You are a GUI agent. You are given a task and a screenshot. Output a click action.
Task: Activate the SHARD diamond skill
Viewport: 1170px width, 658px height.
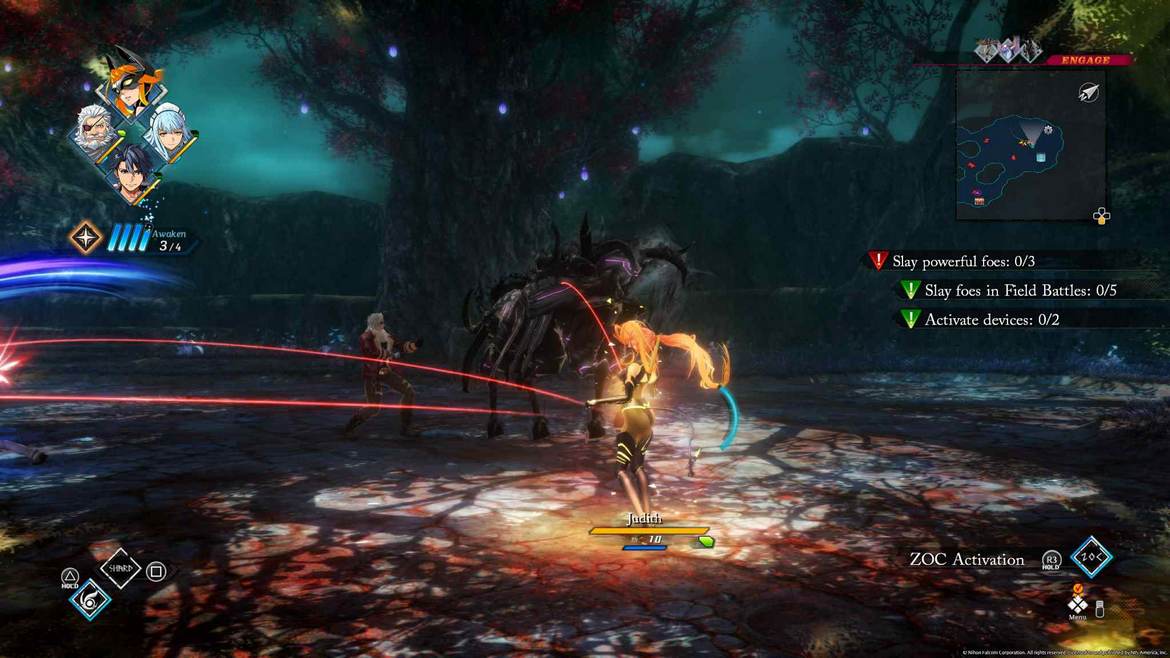(x=120, y=568)
